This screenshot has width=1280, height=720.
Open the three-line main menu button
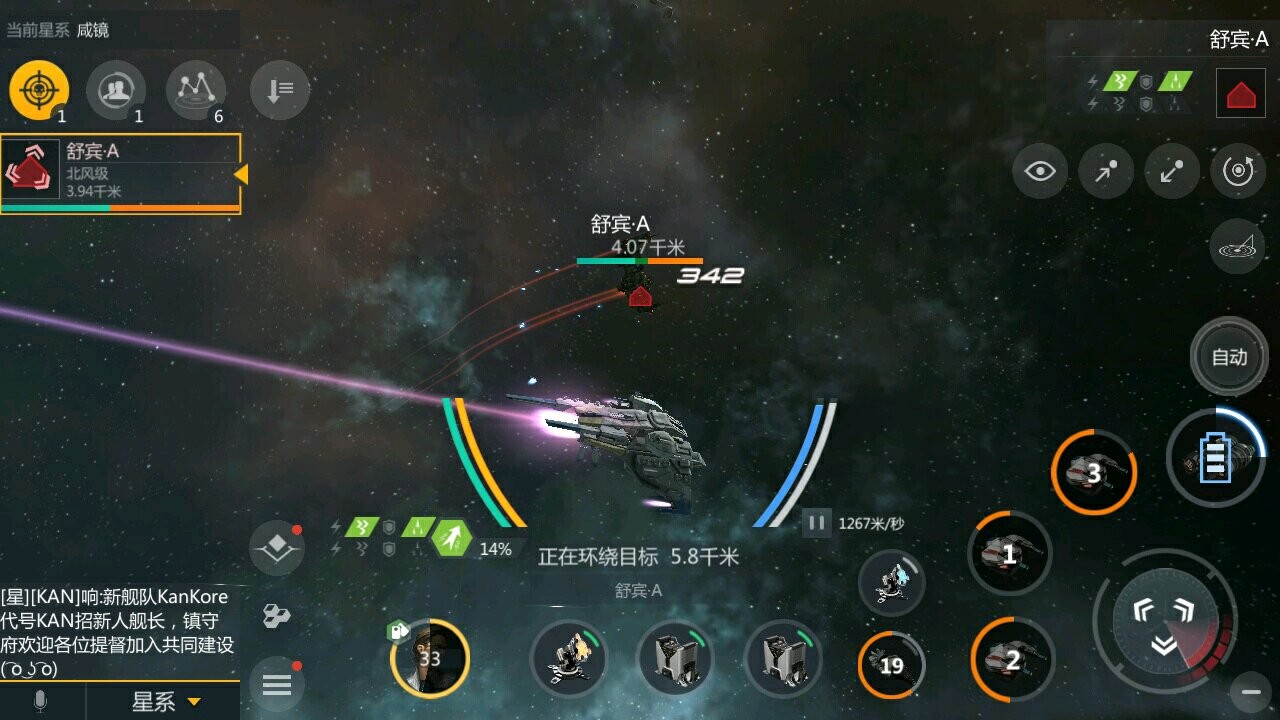[277, 685]
